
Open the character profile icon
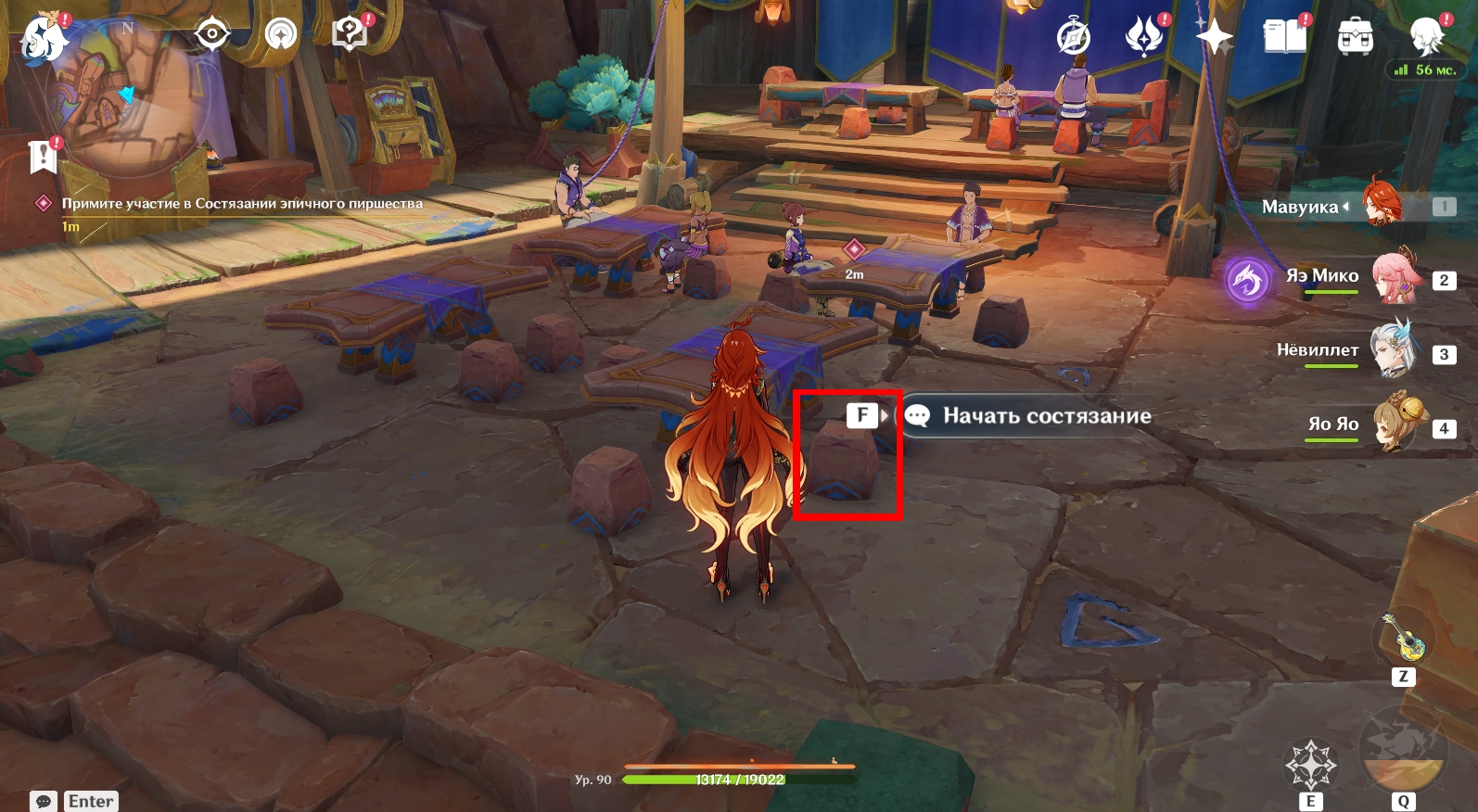click(1427, 35)
